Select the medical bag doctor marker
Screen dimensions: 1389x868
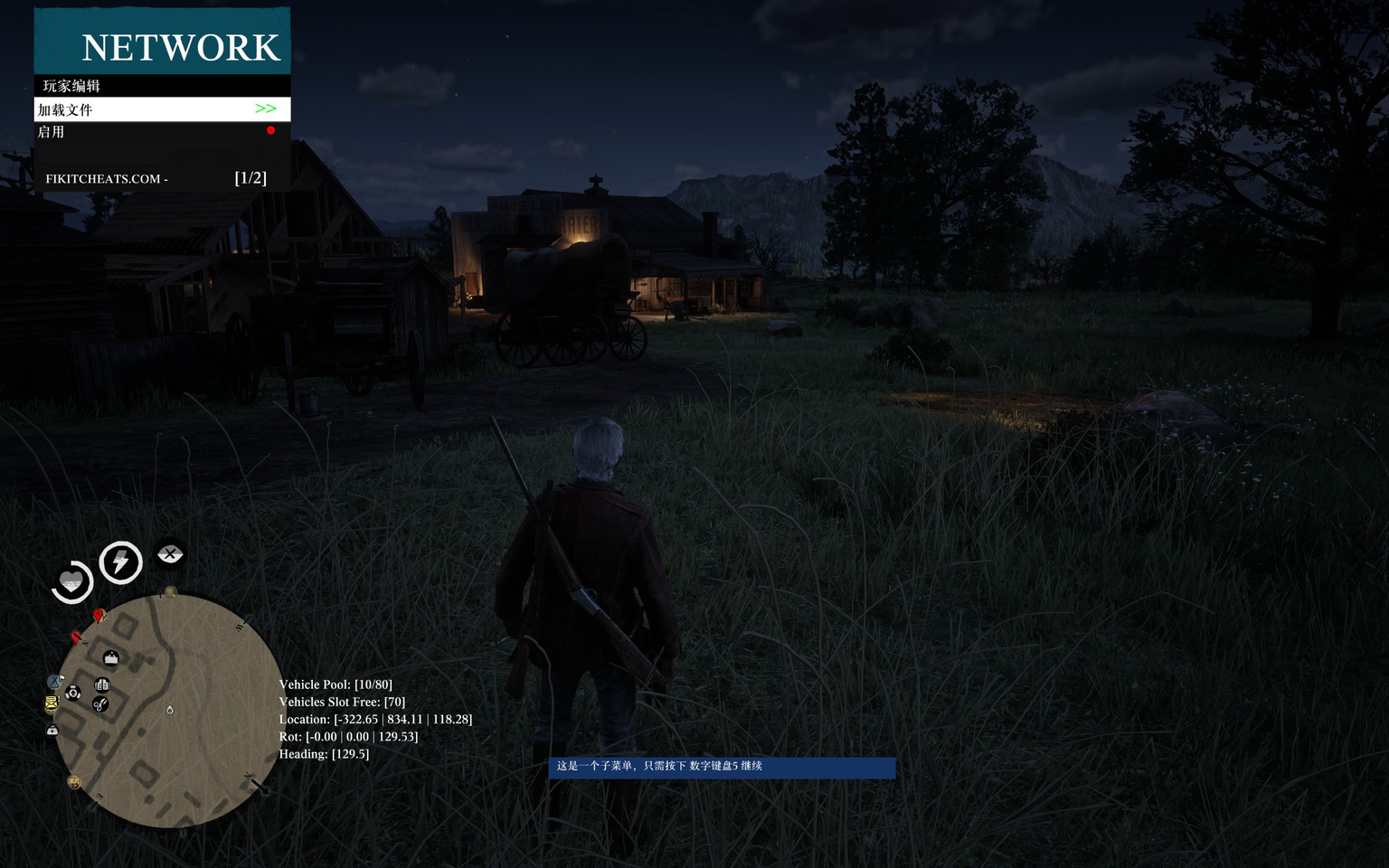52,729
